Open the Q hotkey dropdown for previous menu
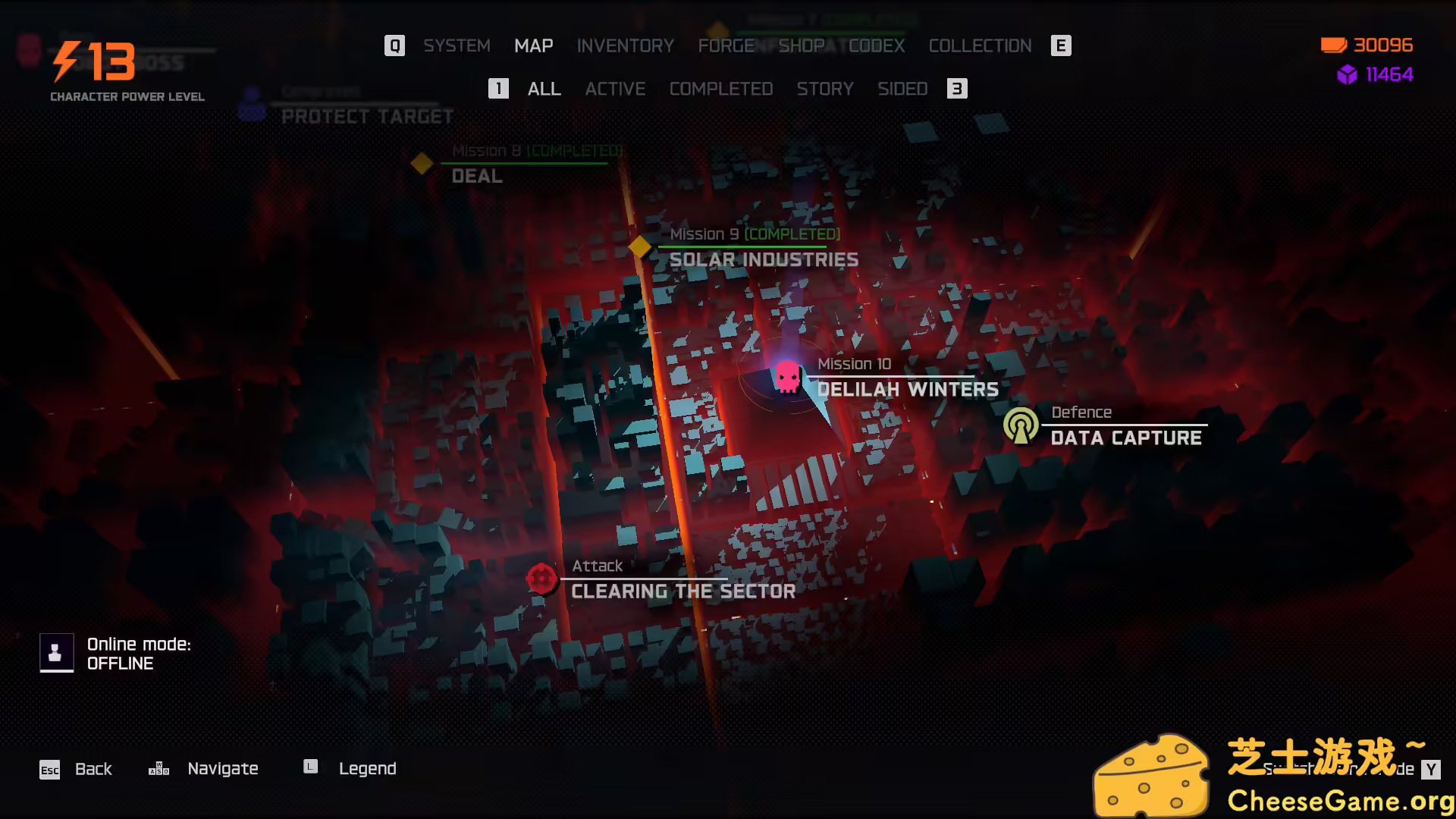1456x819 pixels. 394,45
